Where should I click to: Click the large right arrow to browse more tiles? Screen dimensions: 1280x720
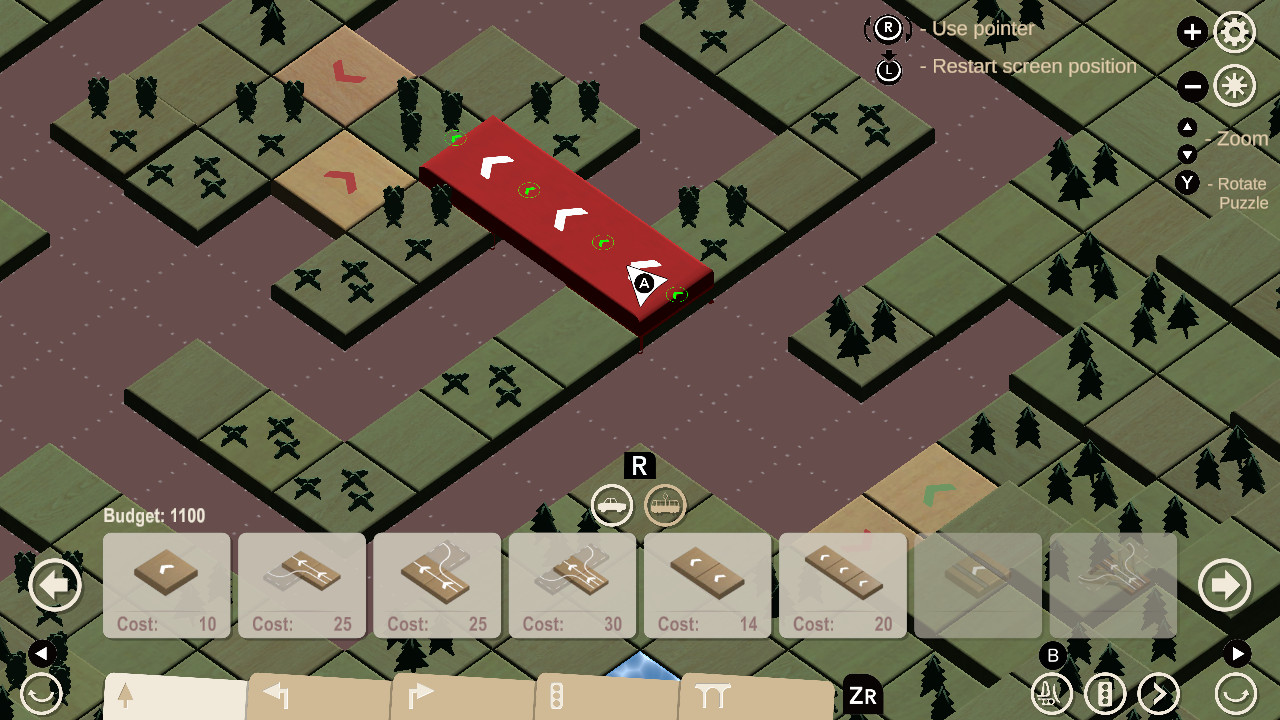pyautogui.click(x=1224, y=584)
